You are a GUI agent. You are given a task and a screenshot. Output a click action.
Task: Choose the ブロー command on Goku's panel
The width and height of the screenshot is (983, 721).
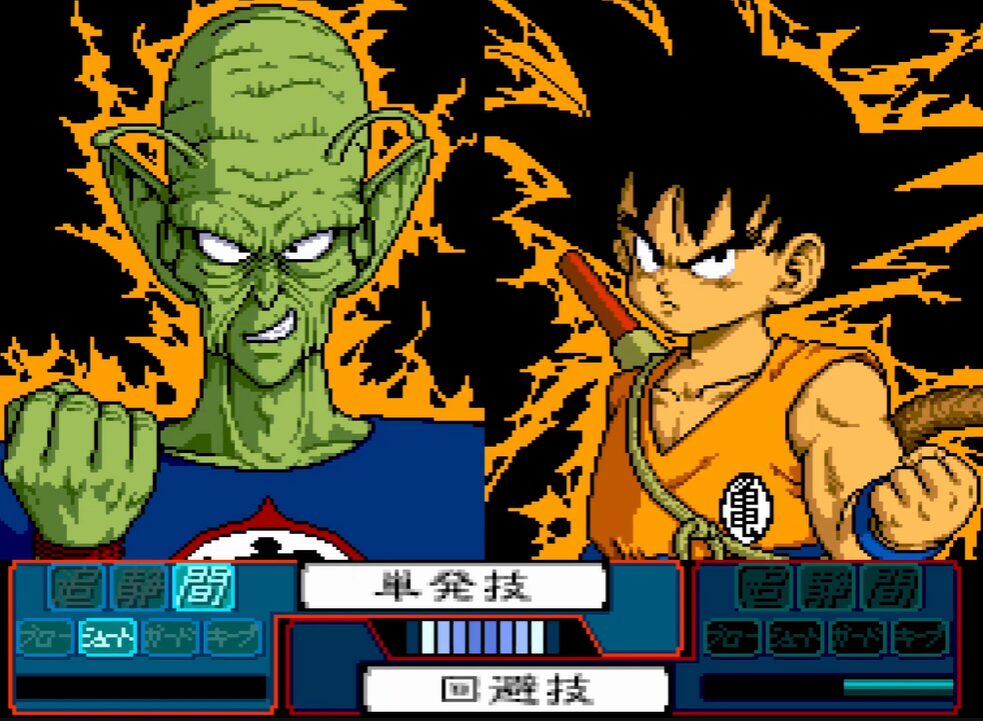pos(733,636)
